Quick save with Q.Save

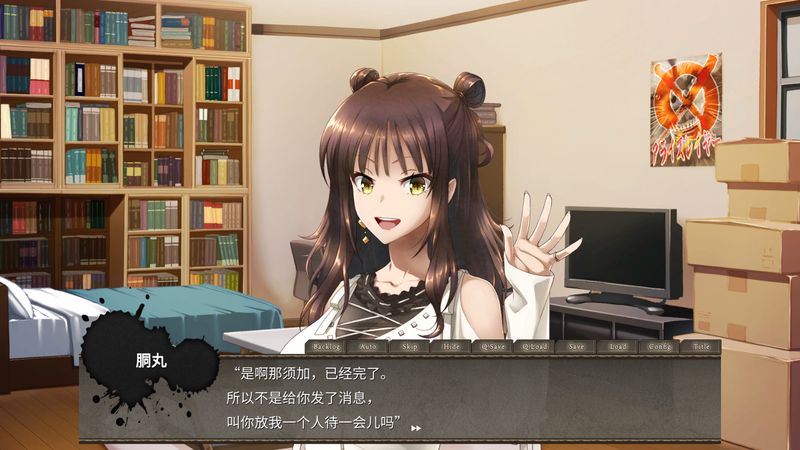(x=493, y=346)
